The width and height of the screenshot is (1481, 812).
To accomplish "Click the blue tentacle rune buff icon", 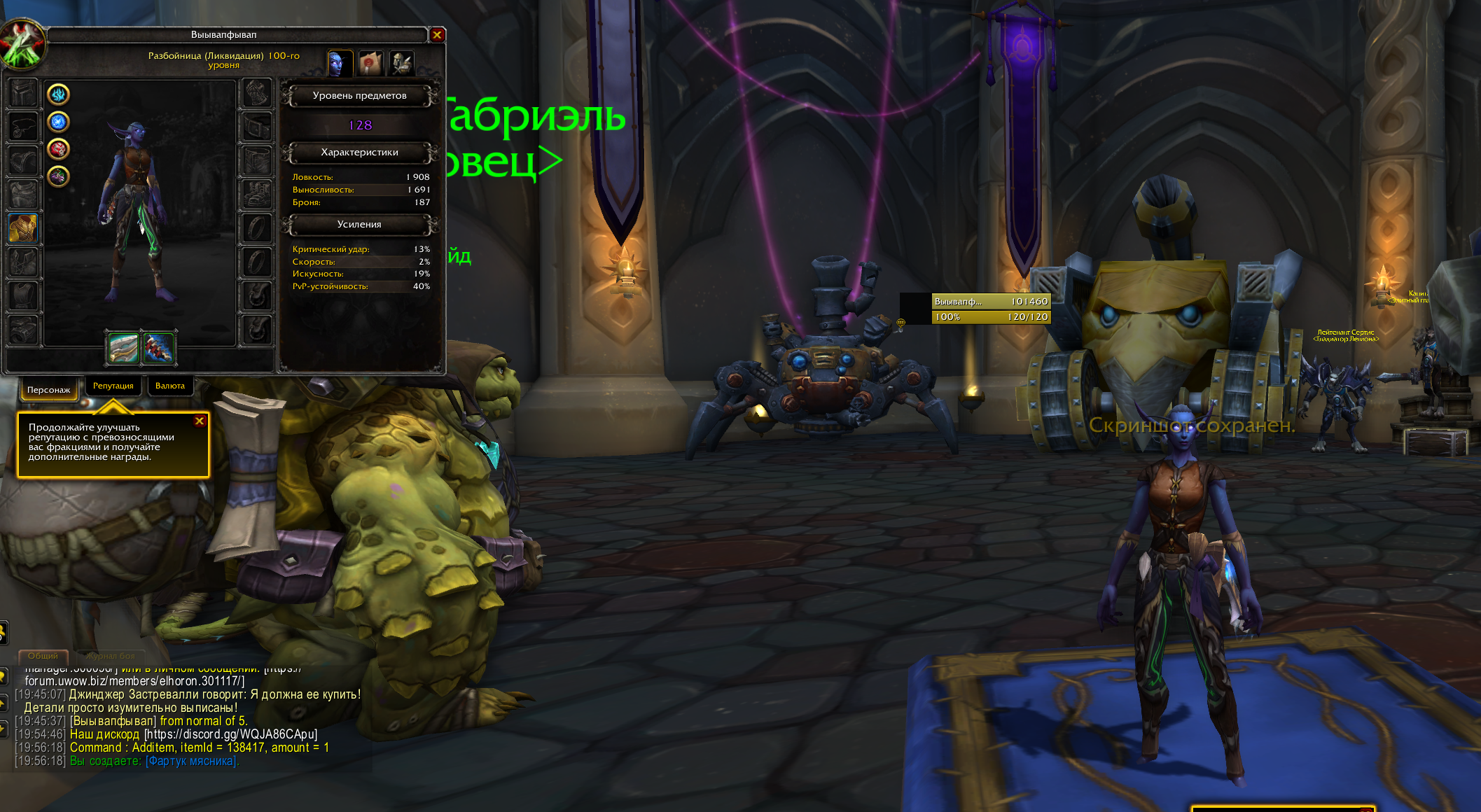I will [x=58, y=94].
